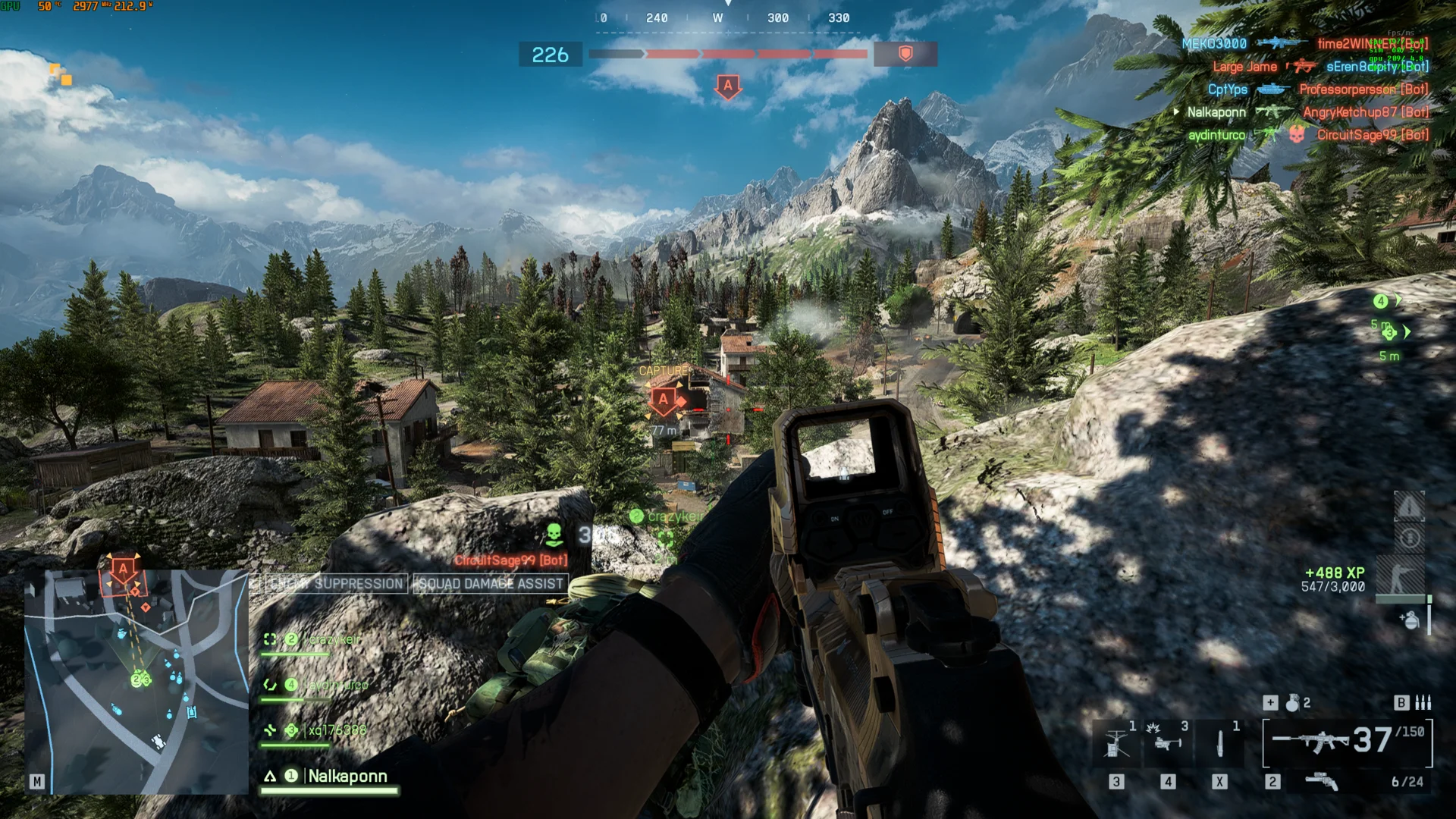Screen dimensions: 1456x819
Task: Switch to the revolver sidearm slot
Action: pos(1321,781)
